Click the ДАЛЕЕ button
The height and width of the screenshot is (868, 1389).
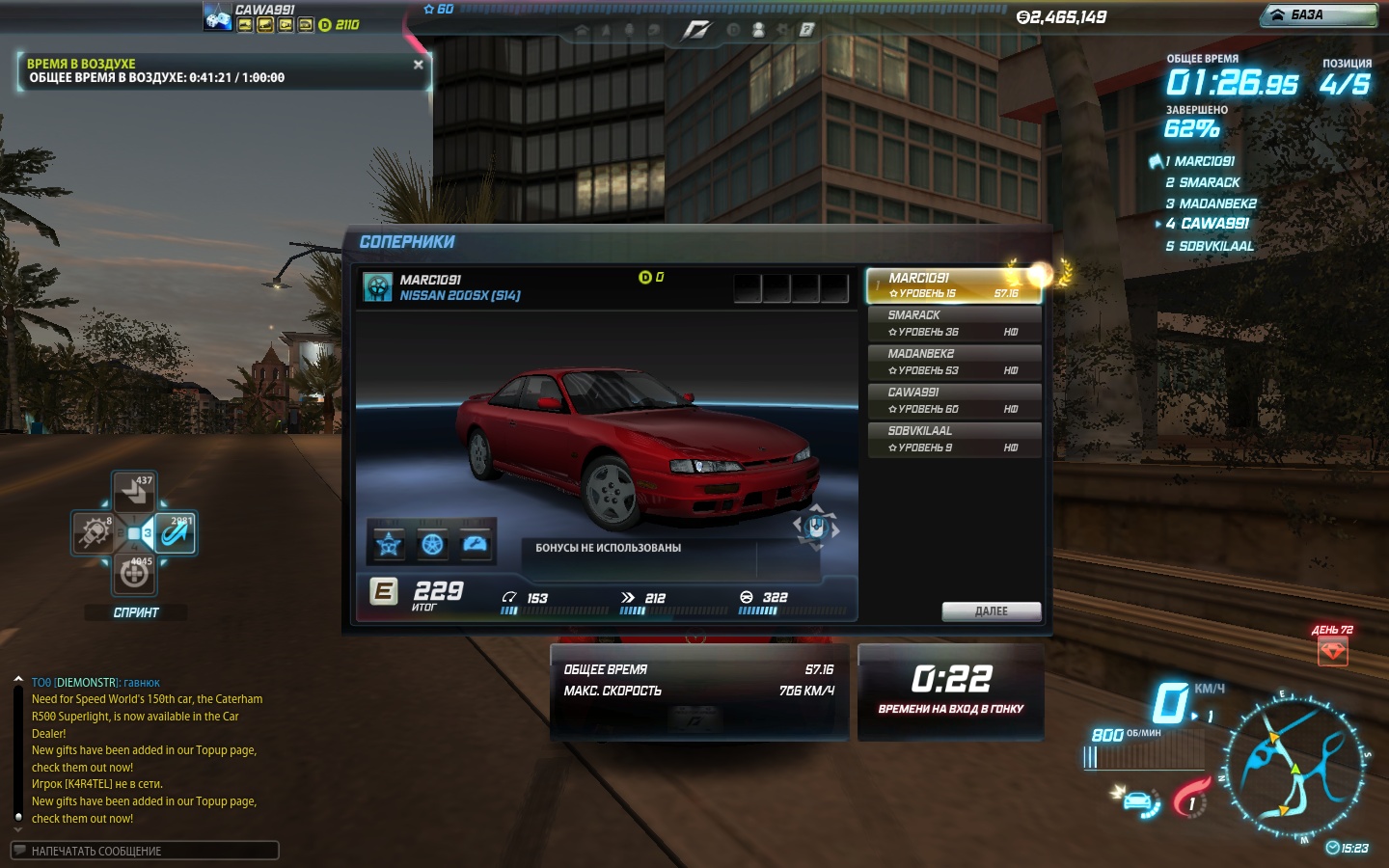(991, 611)
